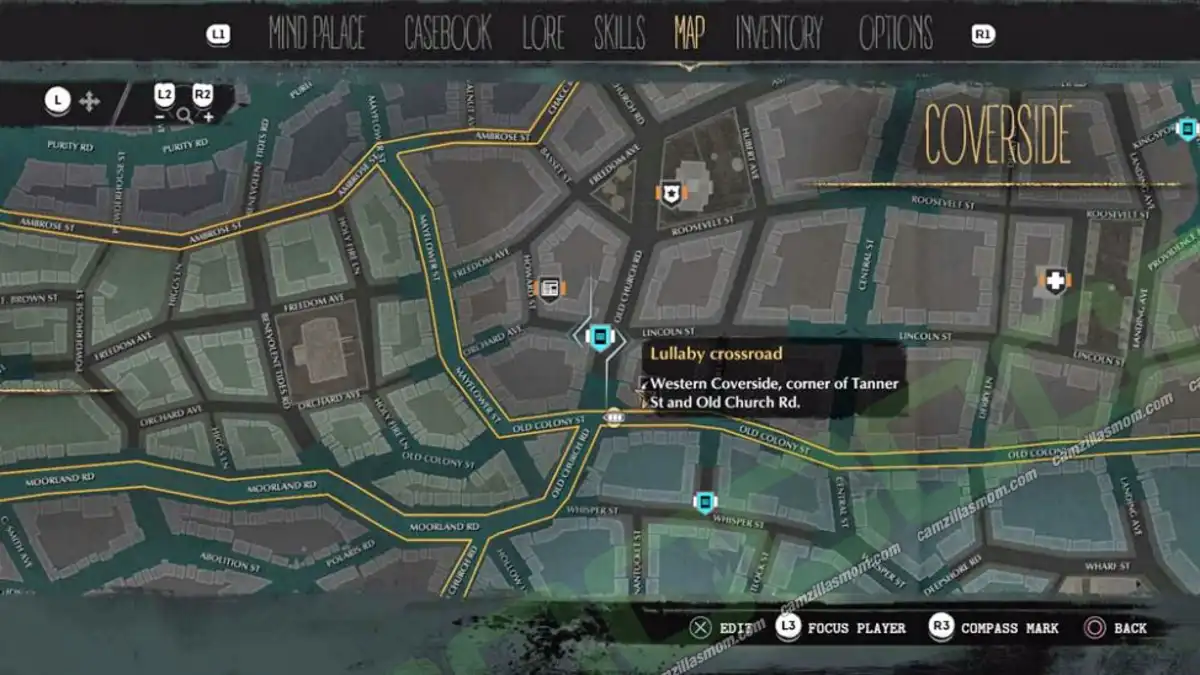Select the hospital cross marker
Viewport: 1200px width, 675px height.
pyautogui.click(x=1056, y=281)
